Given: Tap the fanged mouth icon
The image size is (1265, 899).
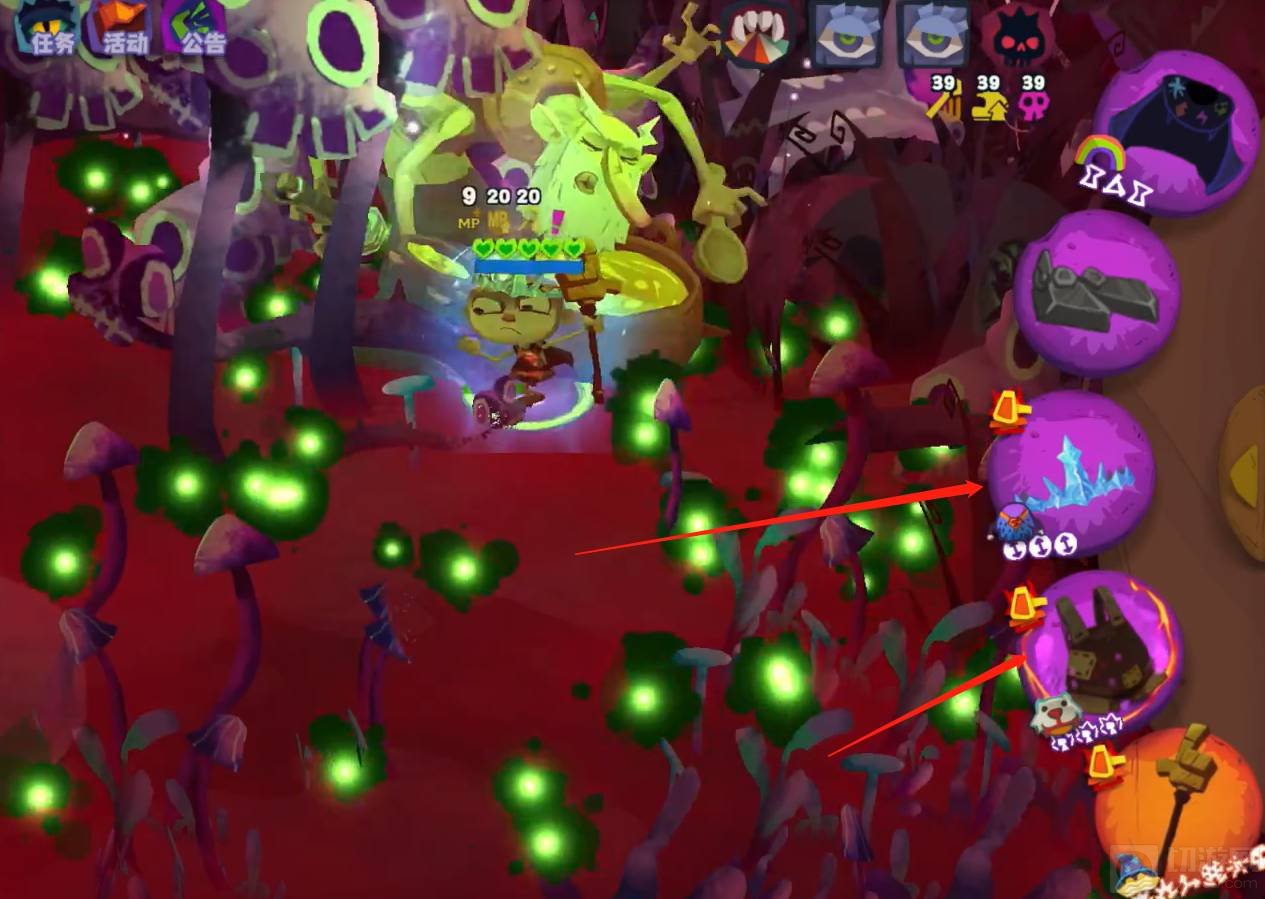Looking at the screenshot, I should 758,35.
